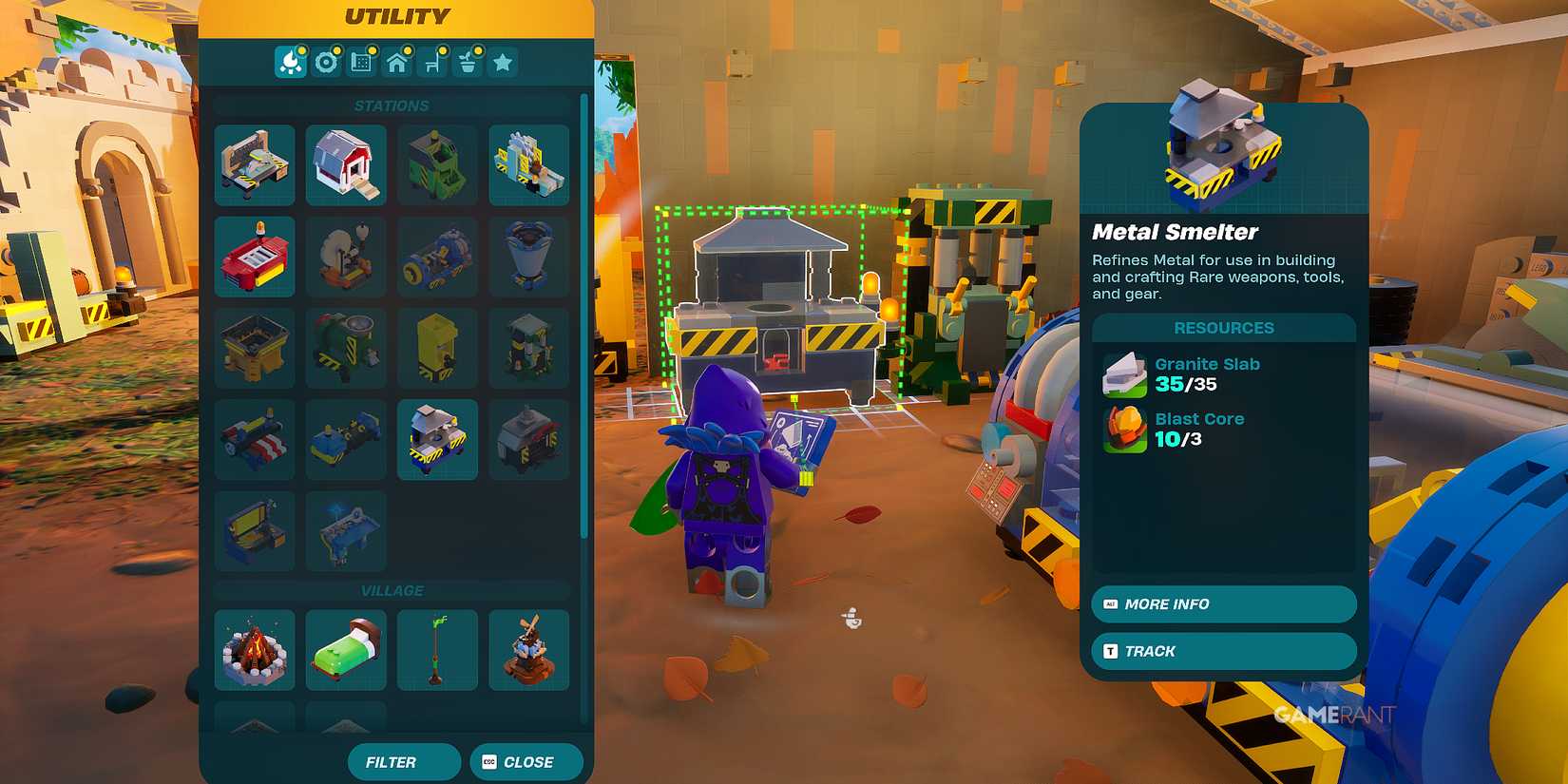Select the blueprint floor category icon
Image resolution: width=1568 pixels, height=784 pixels.
[362, 63]
